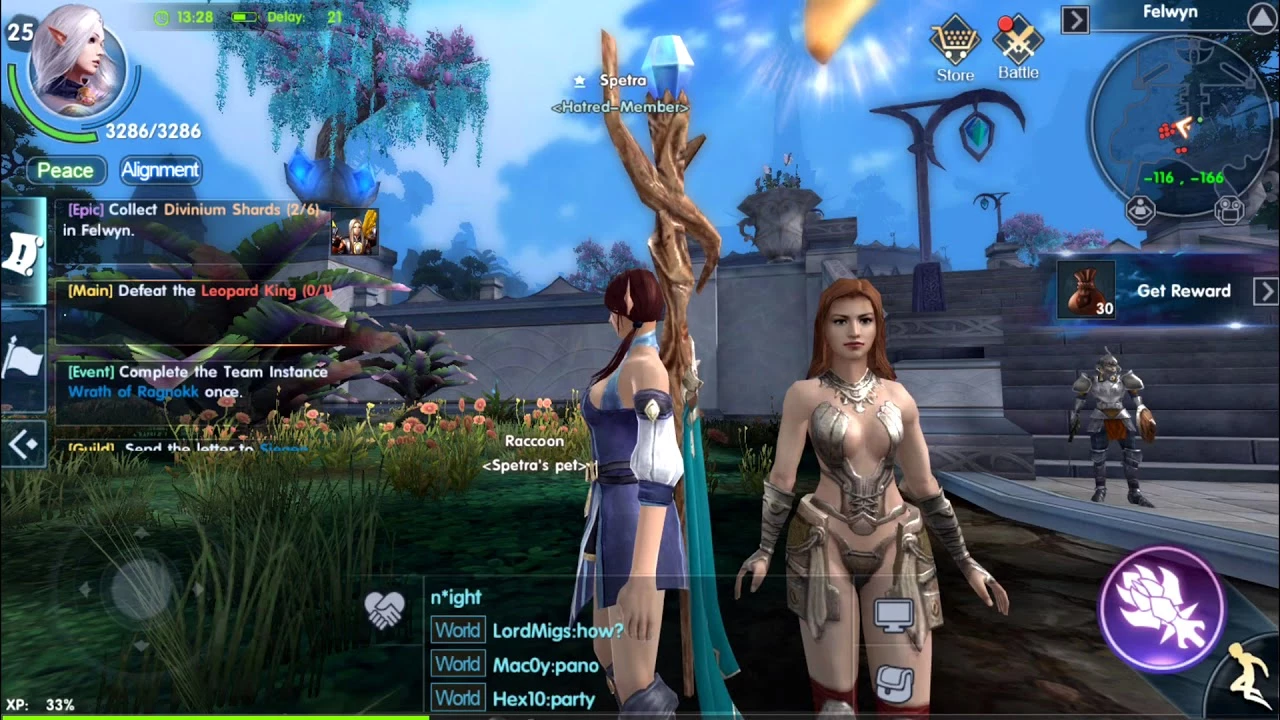Open the circular minimap

tap(1180, 127)
